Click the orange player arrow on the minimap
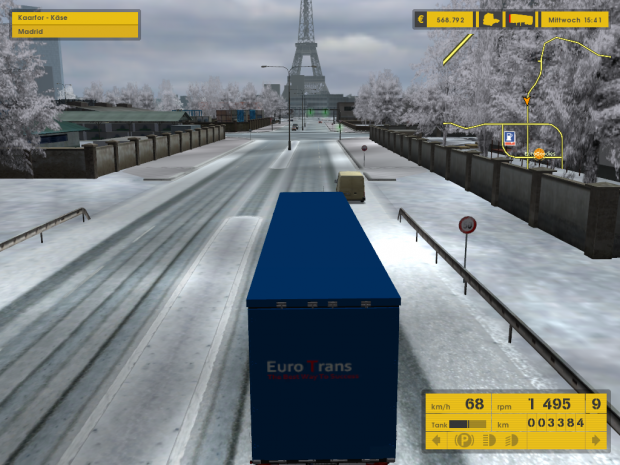The height and width of the screenshot is (465, 620). 526,100
